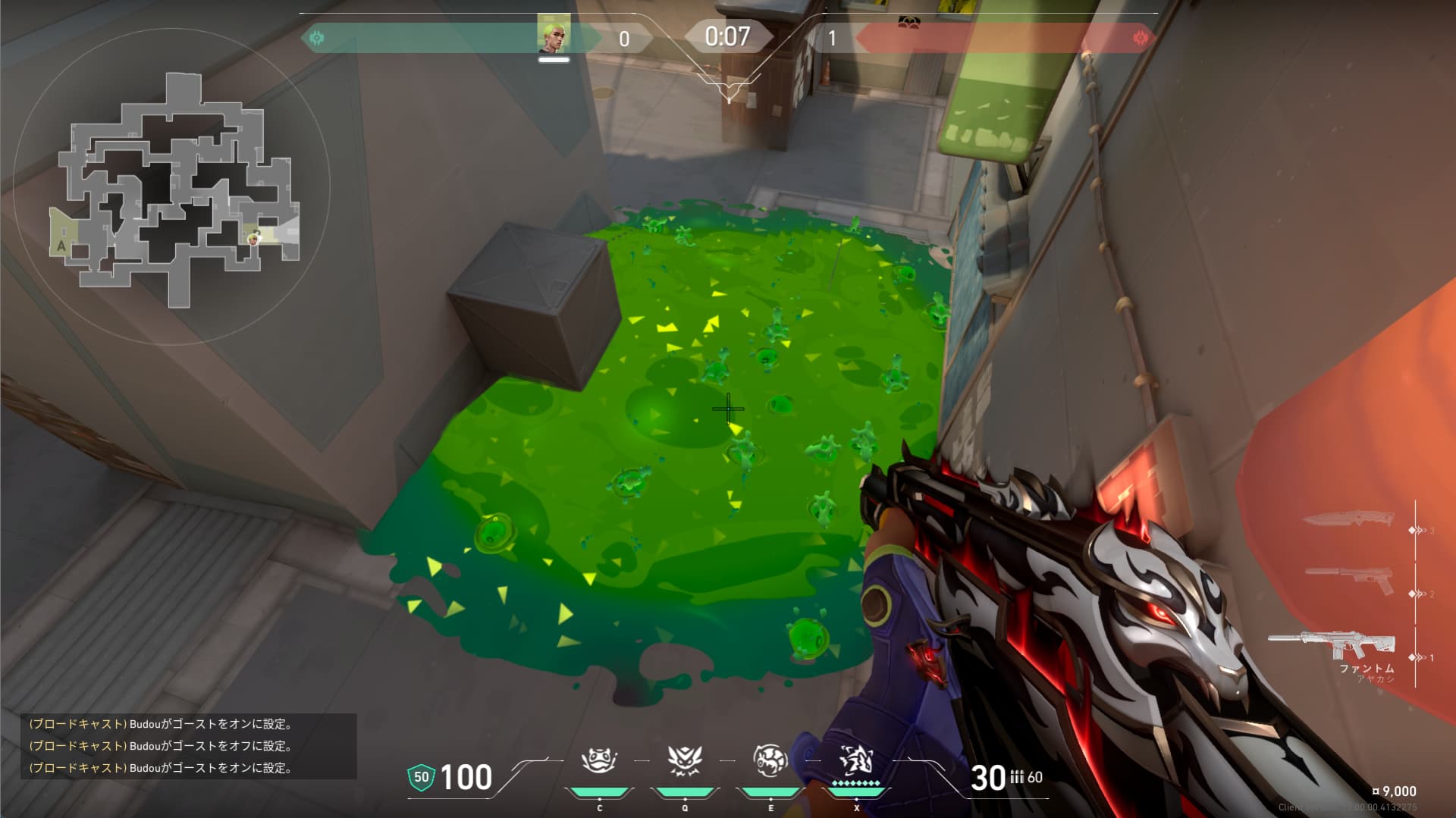
Task: Equip the knife from weapon list
Action: pos(1348,519)
